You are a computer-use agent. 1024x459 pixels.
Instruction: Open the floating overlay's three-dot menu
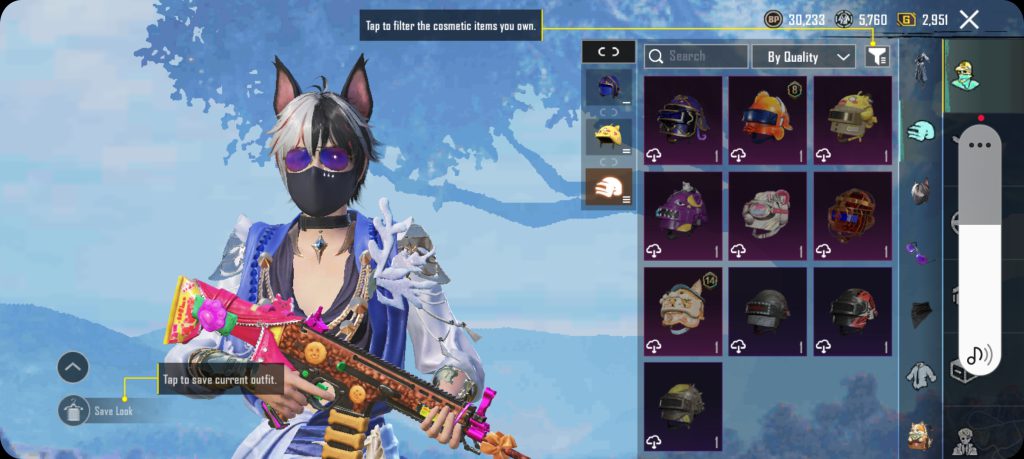980,145
